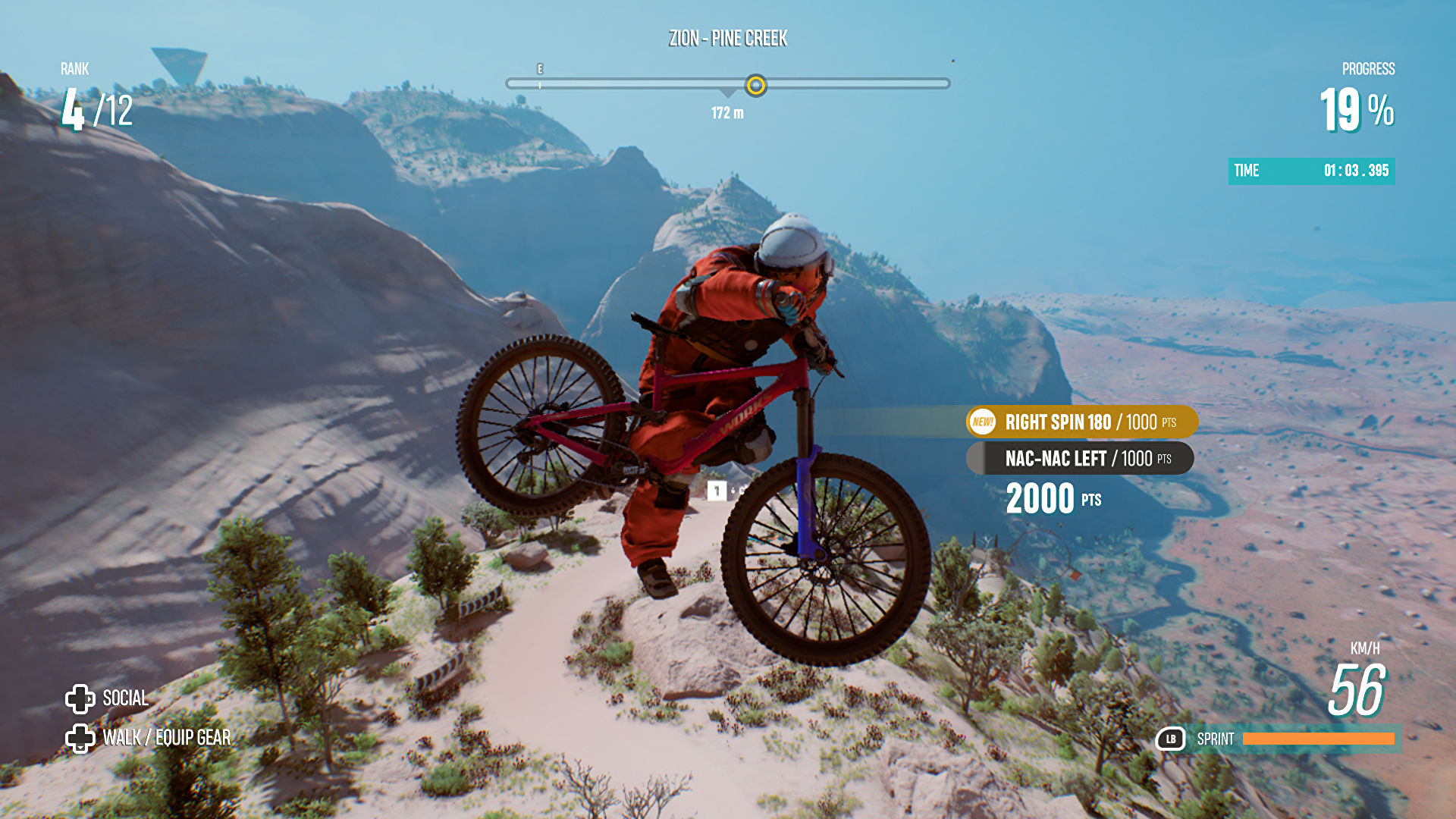Click the yellow rider position marker on track bar

(755, 86)
